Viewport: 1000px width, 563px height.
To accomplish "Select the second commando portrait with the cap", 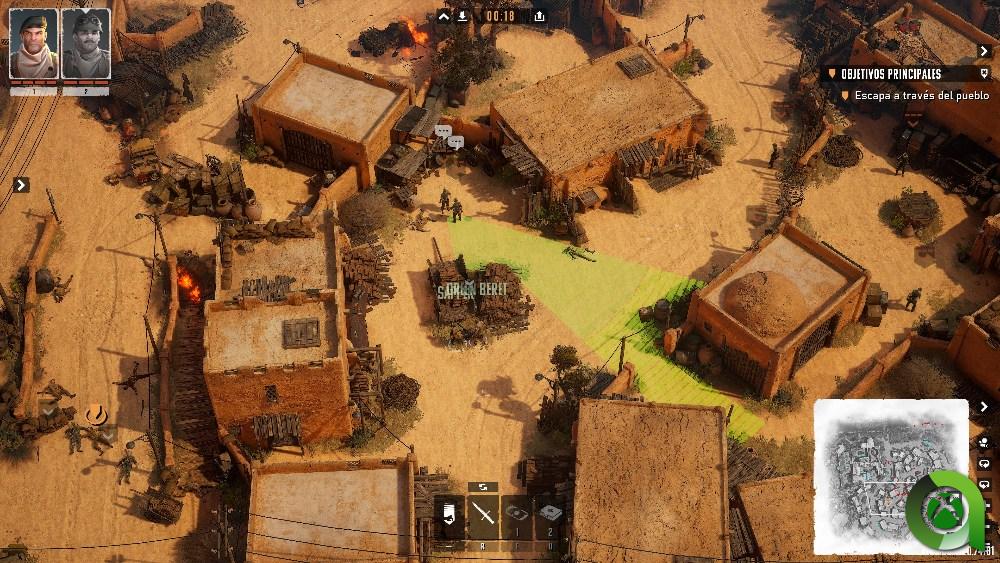I will [86, 43].
